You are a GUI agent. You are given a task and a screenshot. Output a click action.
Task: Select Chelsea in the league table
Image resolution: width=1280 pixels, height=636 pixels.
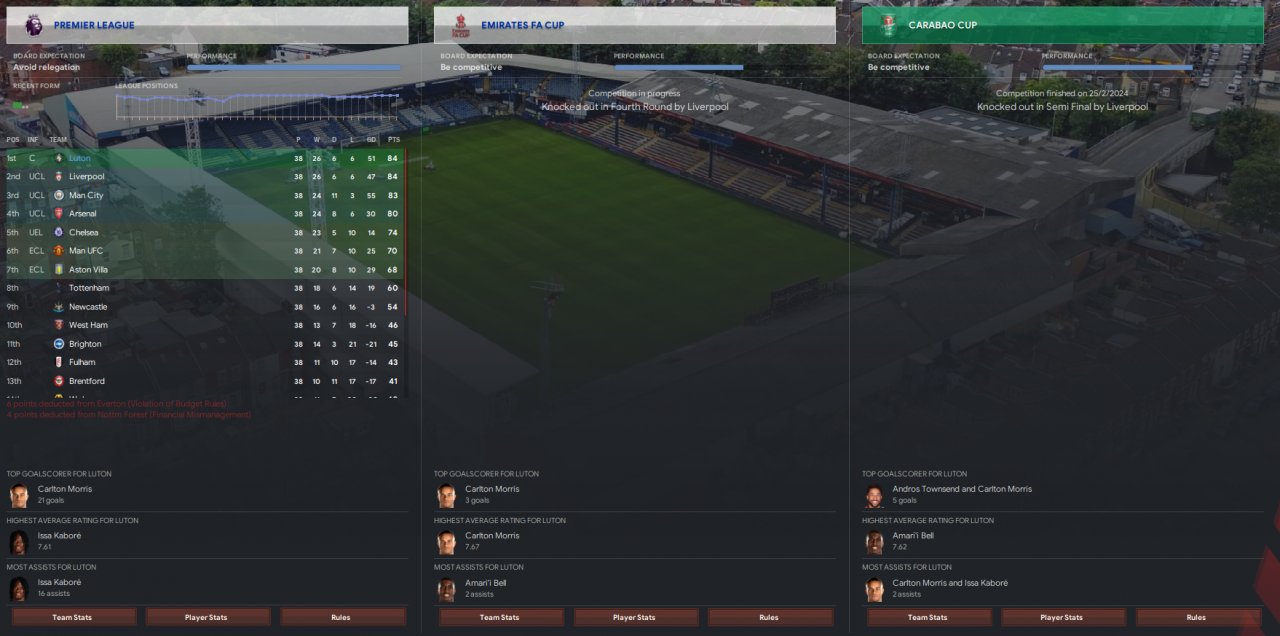(x=83, y=232)
